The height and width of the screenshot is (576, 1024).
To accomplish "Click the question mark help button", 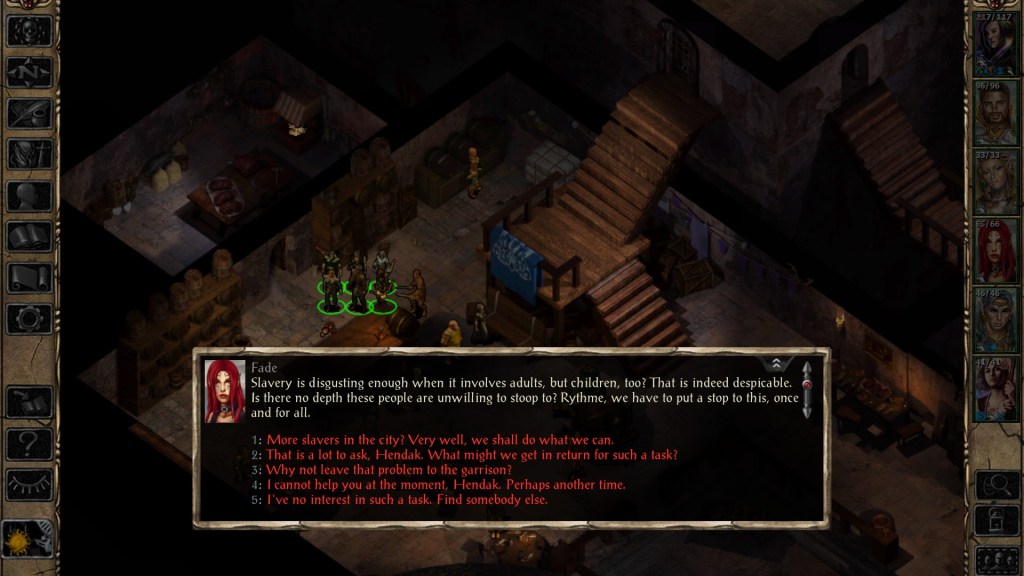I will pos(29,443).
